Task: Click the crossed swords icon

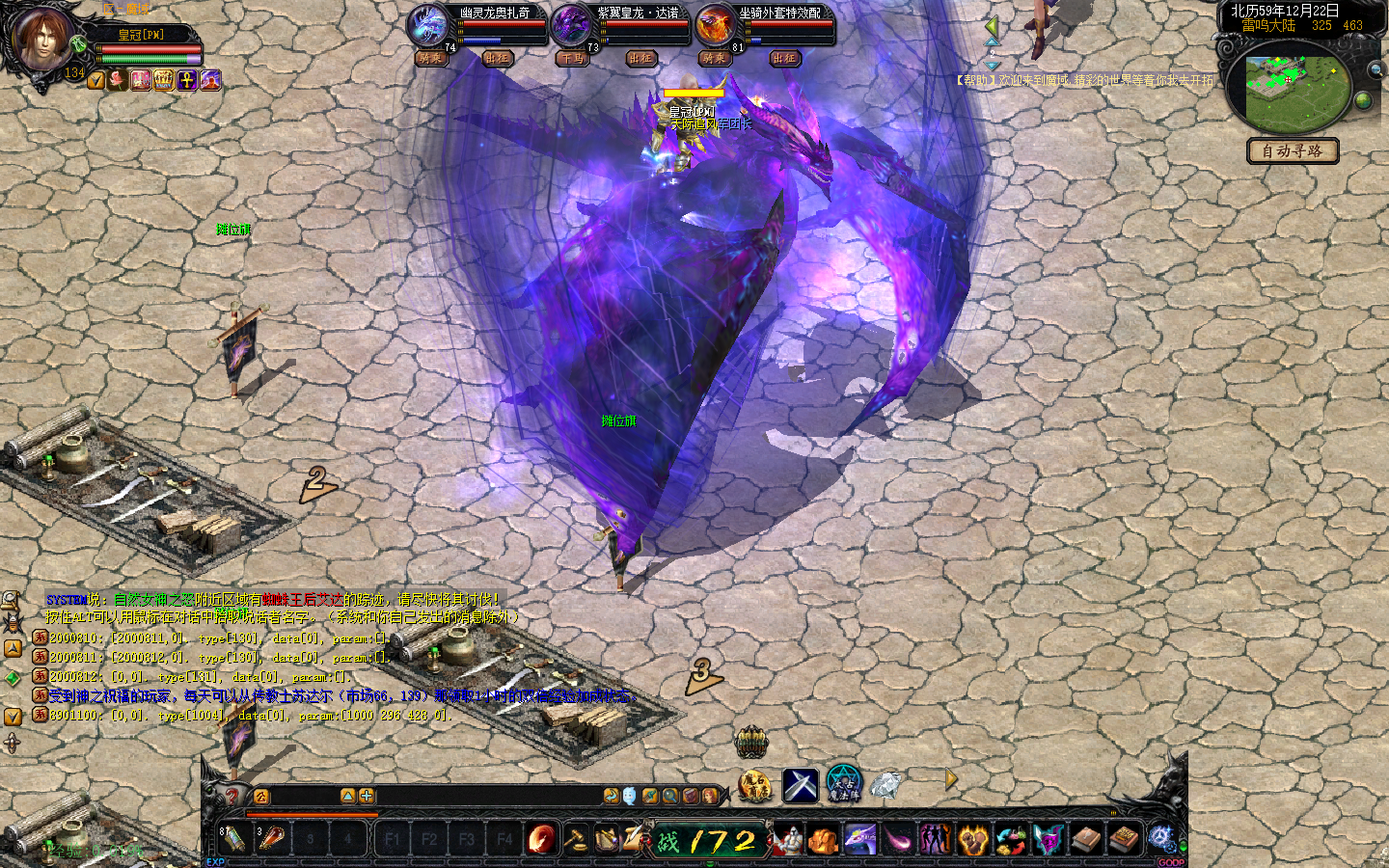Action: (x=800, y=785)
